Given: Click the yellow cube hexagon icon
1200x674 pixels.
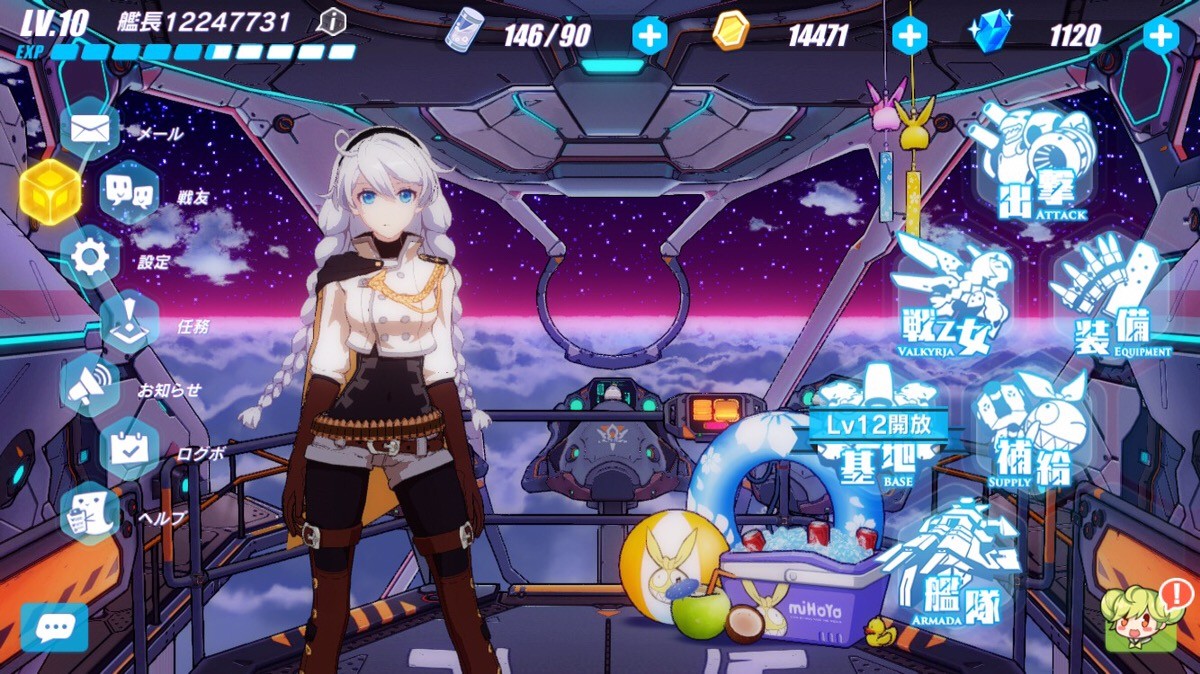Looking at the screenshot, I should 50,191.
